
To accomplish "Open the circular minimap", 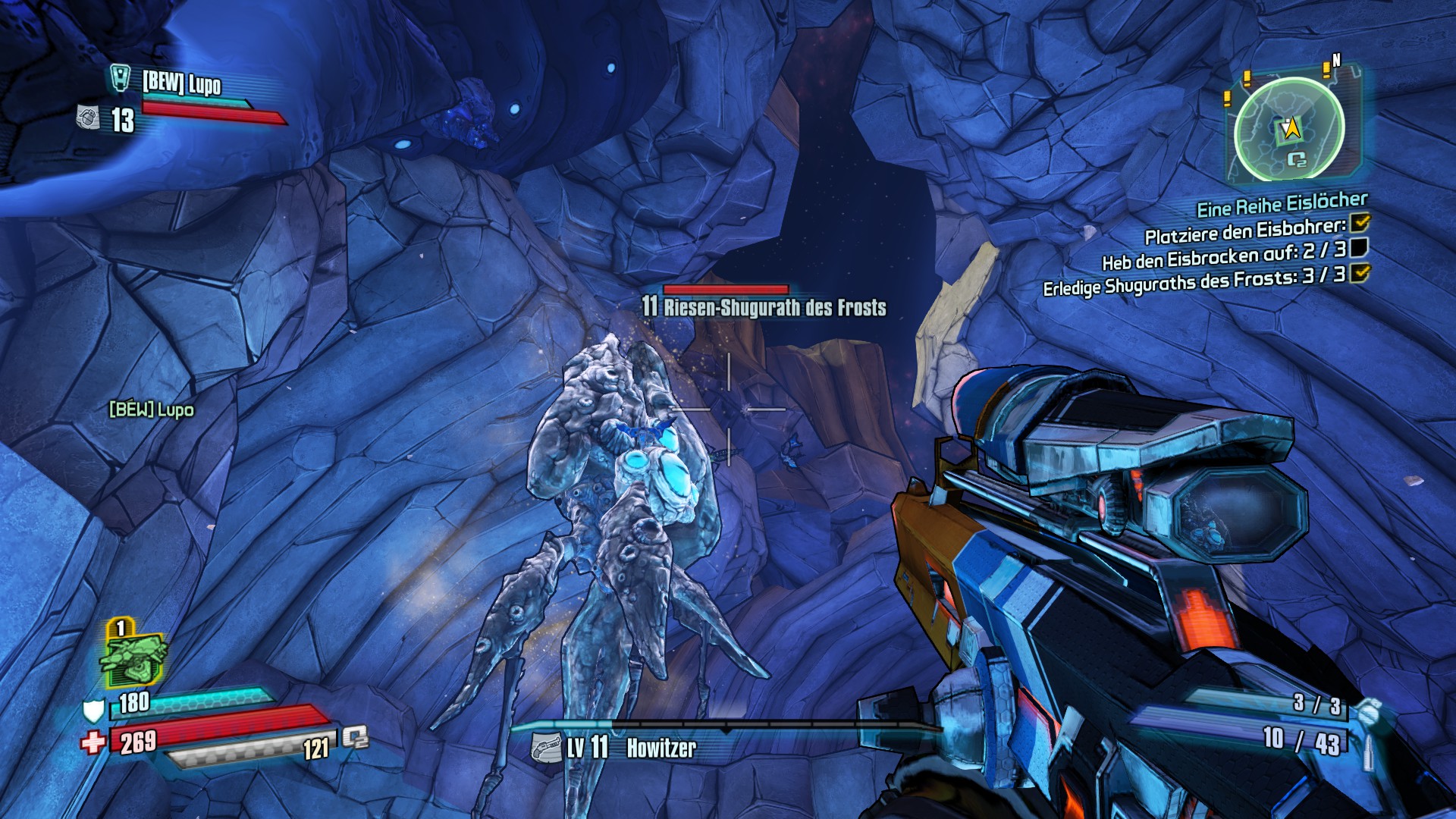I will [1289, 130].
